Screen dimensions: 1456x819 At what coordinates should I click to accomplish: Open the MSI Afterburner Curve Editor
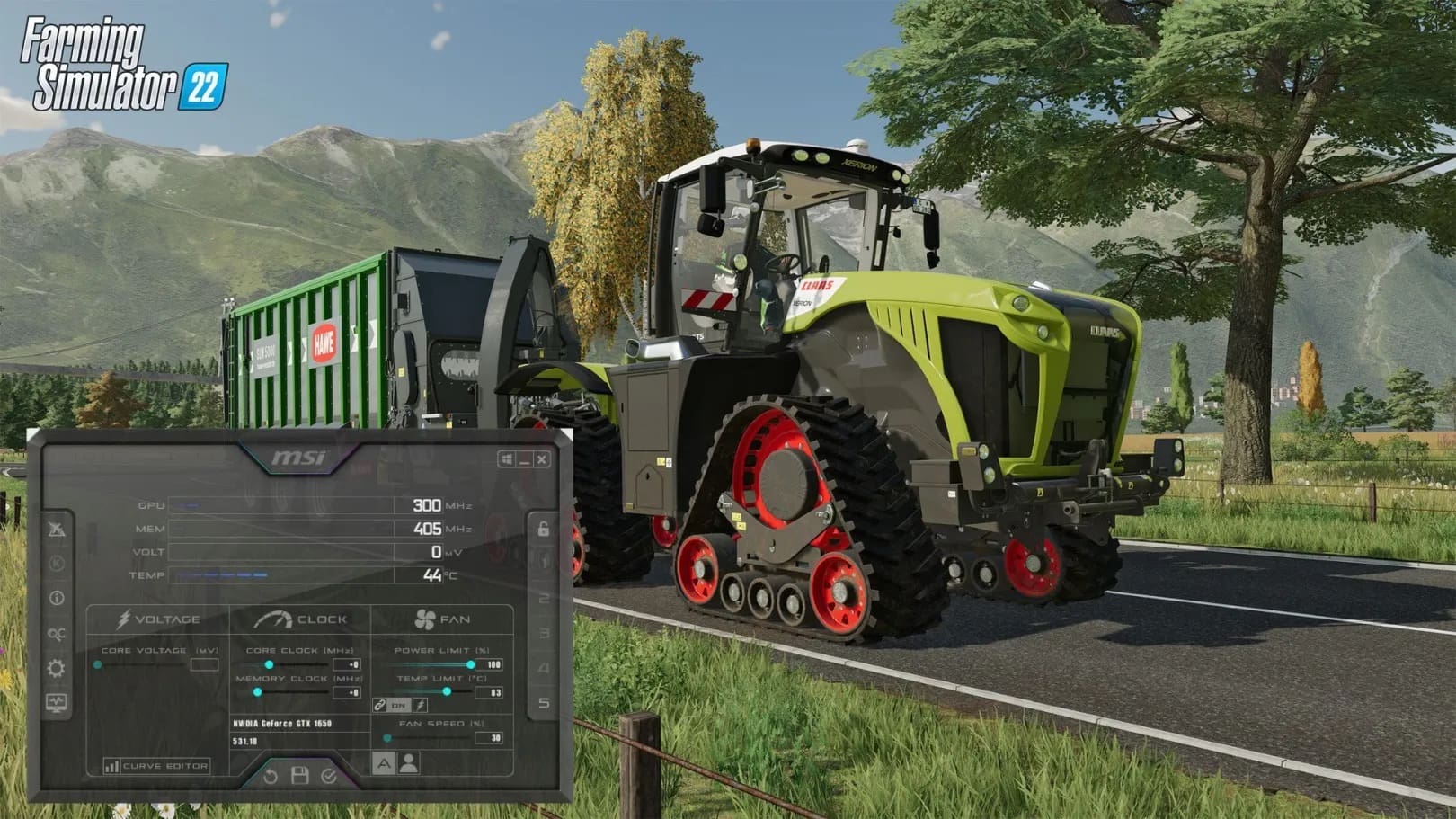(x=156, y=766)
